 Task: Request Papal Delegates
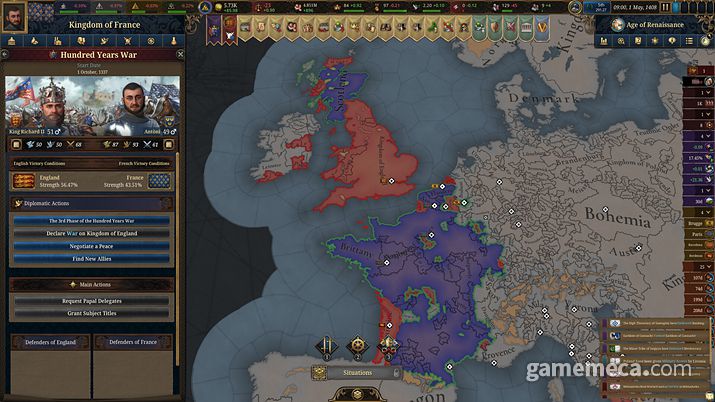[91, 300]
